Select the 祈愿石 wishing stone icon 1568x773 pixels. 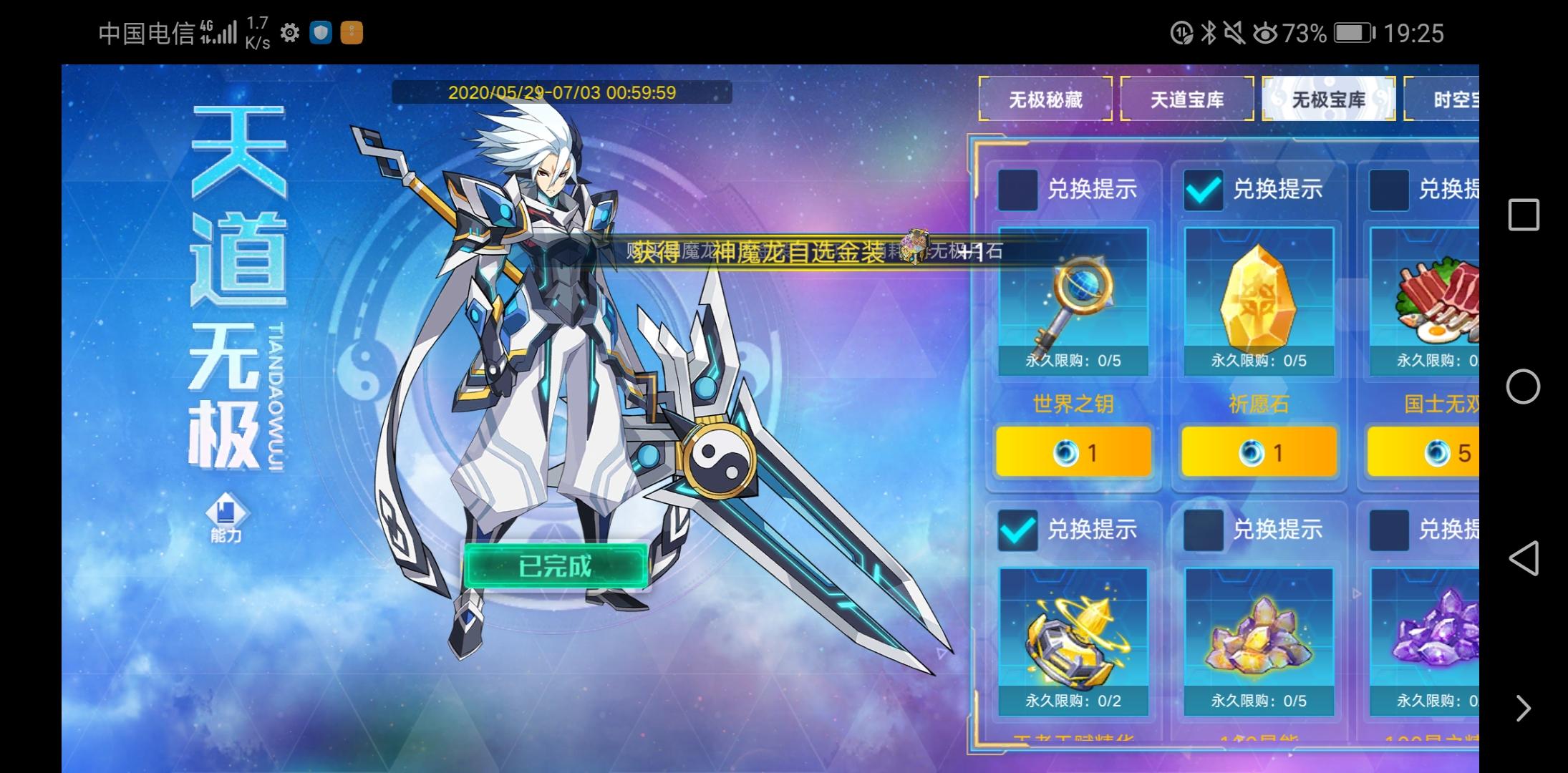click(x=1260, y=301)
